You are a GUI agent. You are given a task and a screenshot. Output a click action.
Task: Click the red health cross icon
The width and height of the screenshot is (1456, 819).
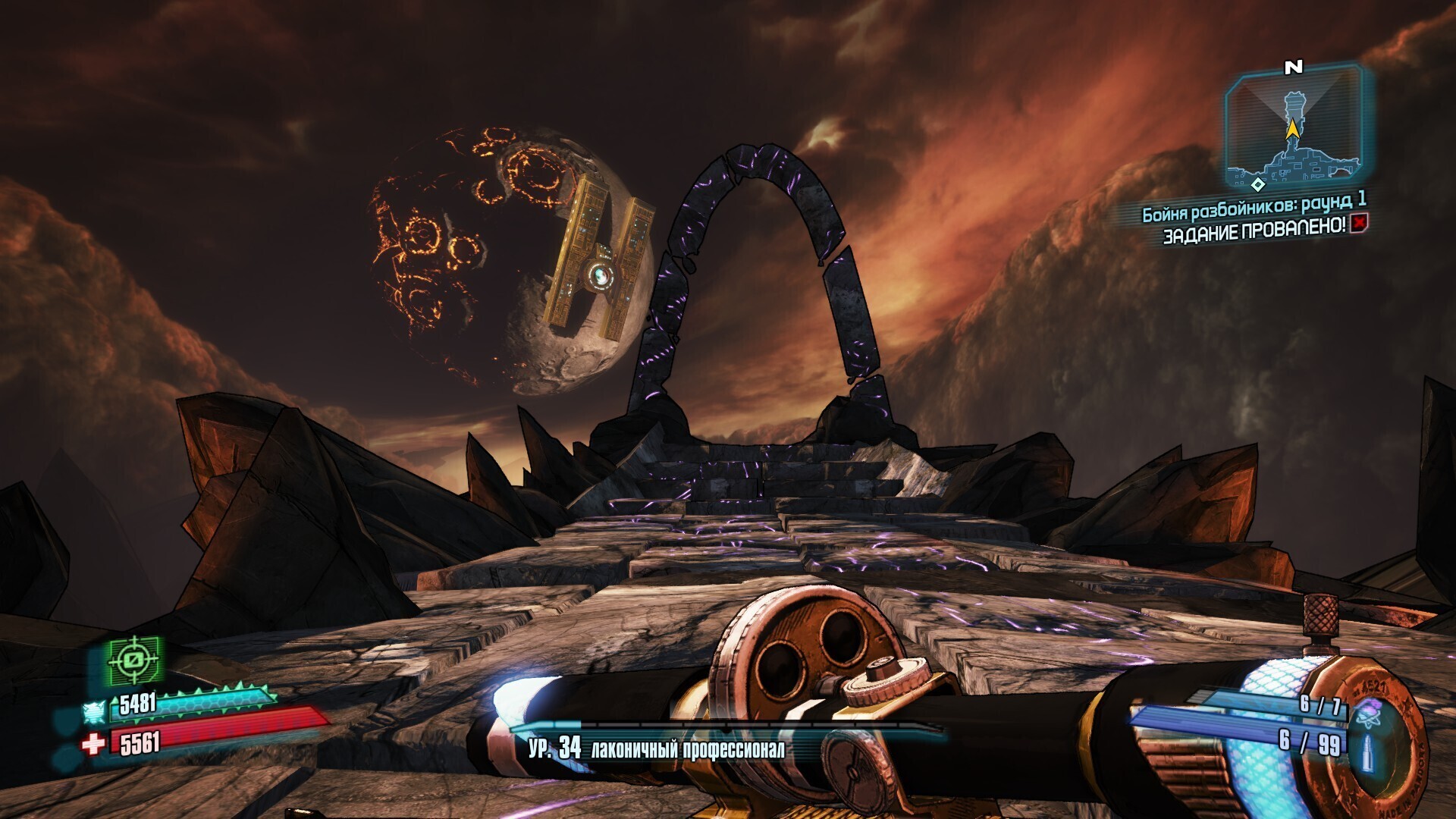pyautogui.click(x=93, y=744)
